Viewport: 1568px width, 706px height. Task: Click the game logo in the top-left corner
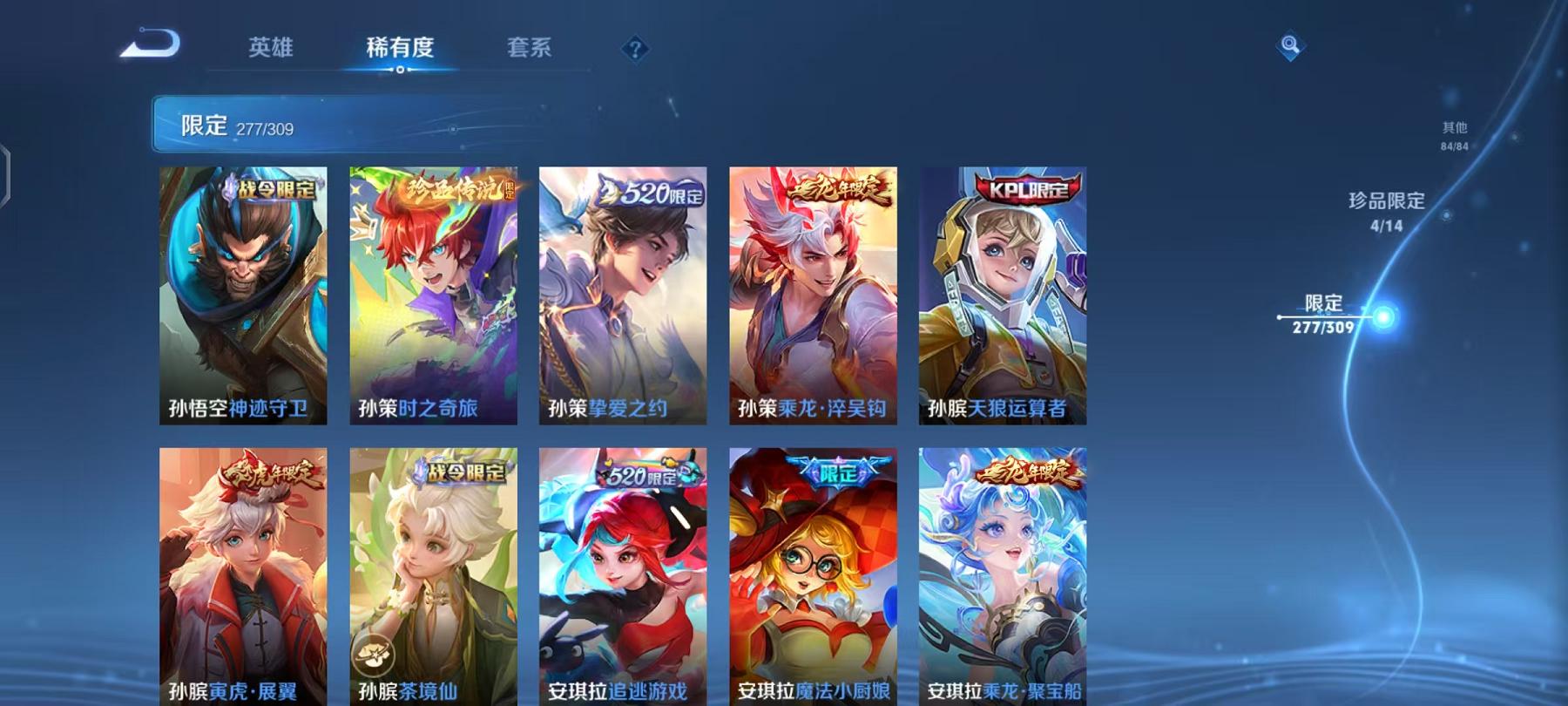[148, 41]
